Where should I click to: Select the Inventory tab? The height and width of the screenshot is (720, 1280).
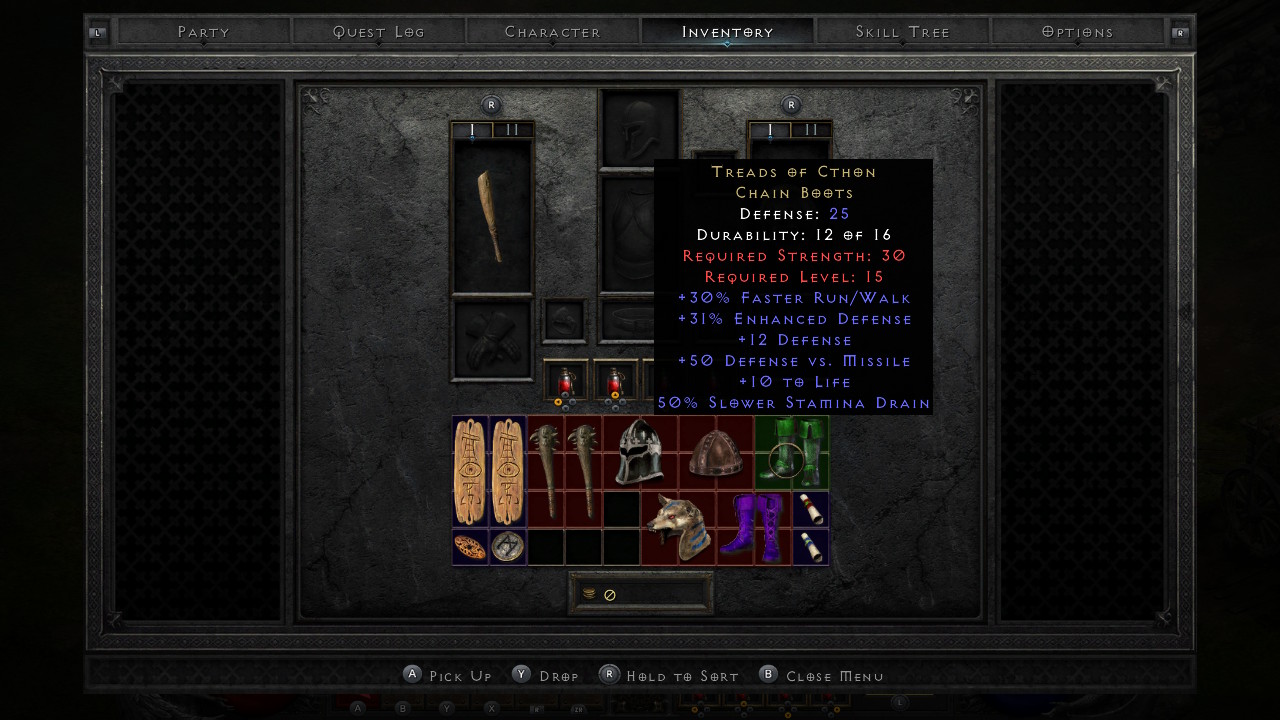[x=727, y=32]
